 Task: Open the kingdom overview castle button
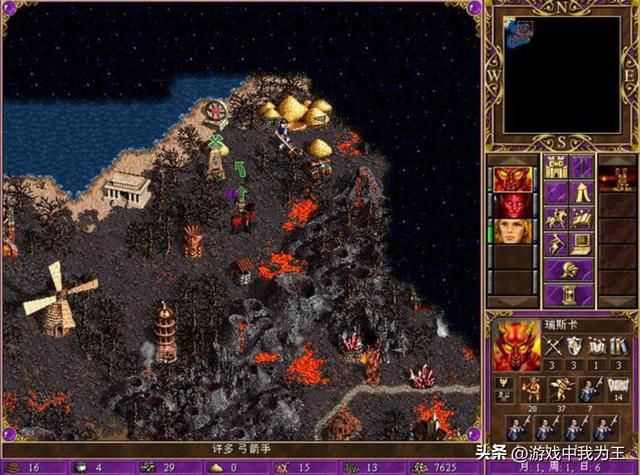coord(555,166)
